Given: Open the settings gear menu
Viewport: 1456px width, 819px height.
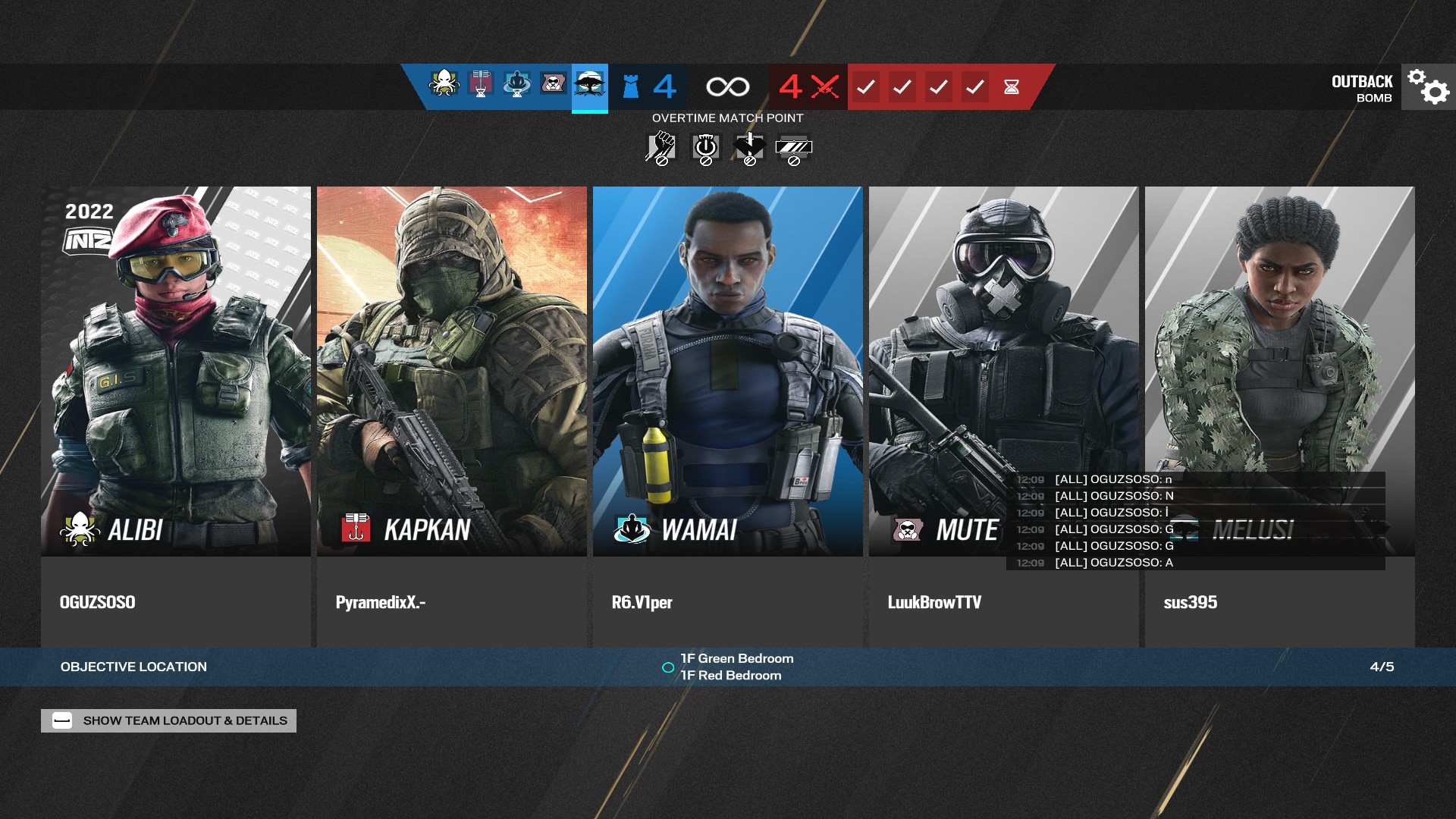Looking at the screenshot, I should pyautogui.click(x=1428, y=86).
